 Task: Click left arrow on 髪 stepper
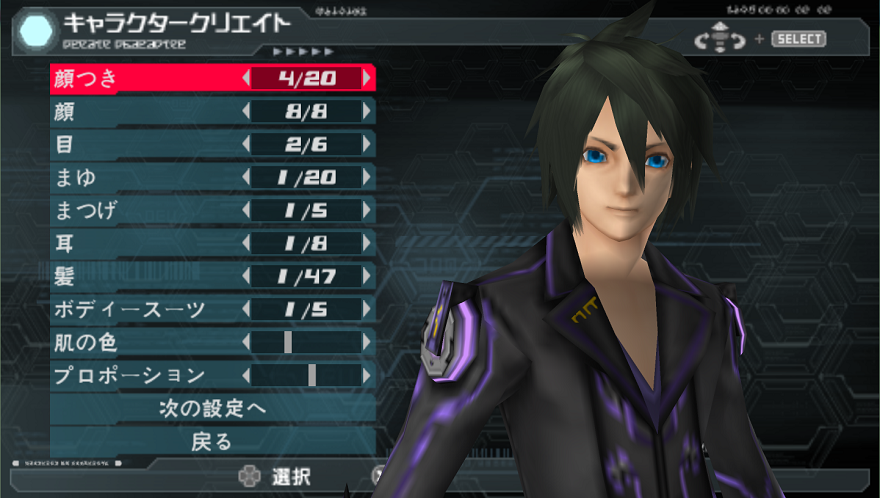click(x=246, y=276)
